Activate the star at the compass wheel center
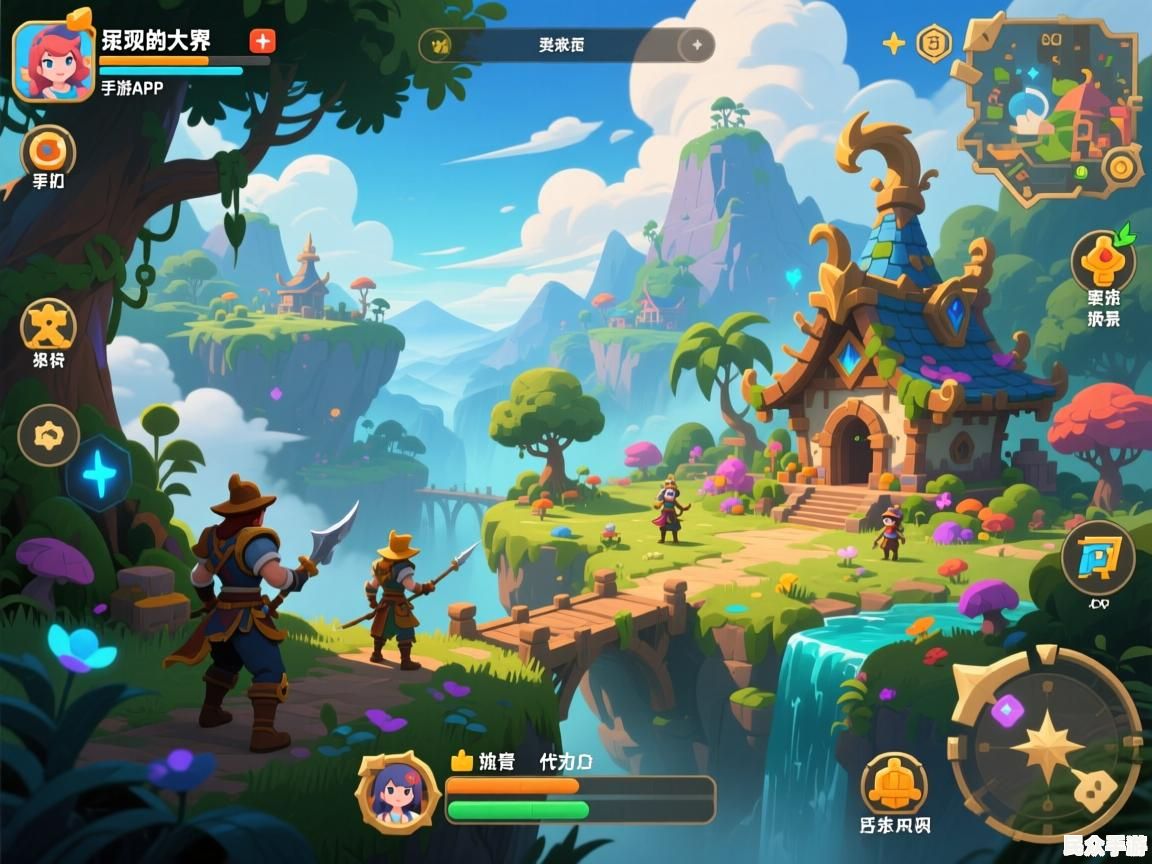Screen dimensions: 1152x864 tap(1046, 745)
